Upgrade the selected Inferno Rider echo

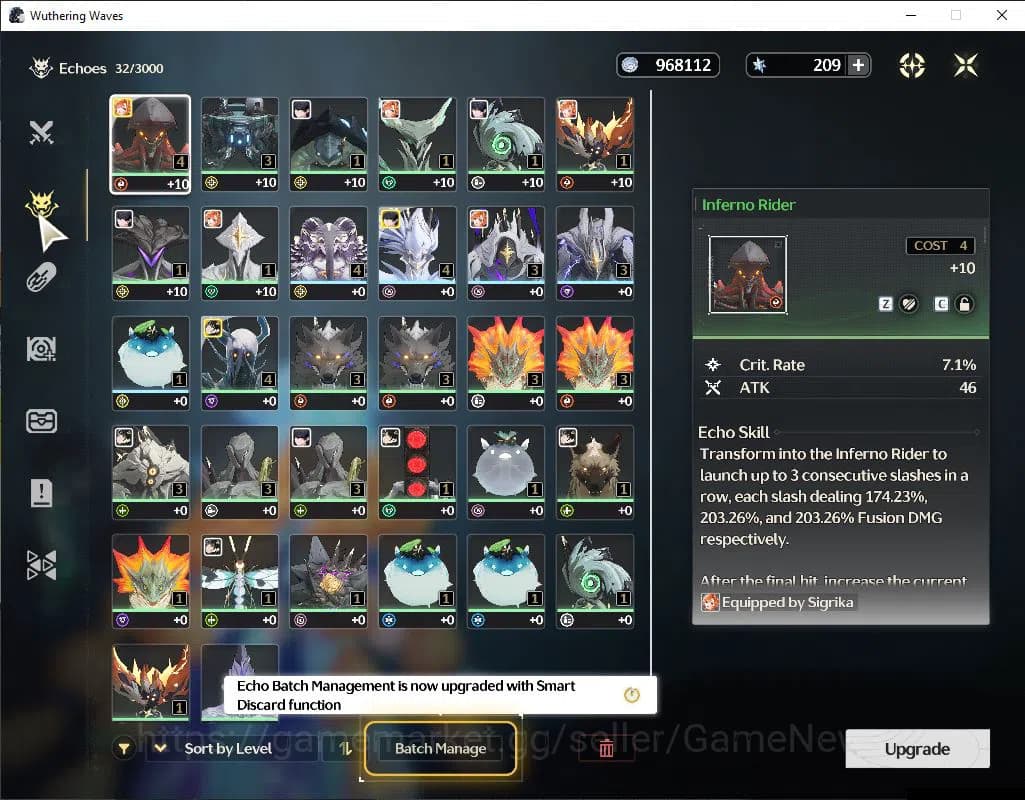[x=917, y=749]
